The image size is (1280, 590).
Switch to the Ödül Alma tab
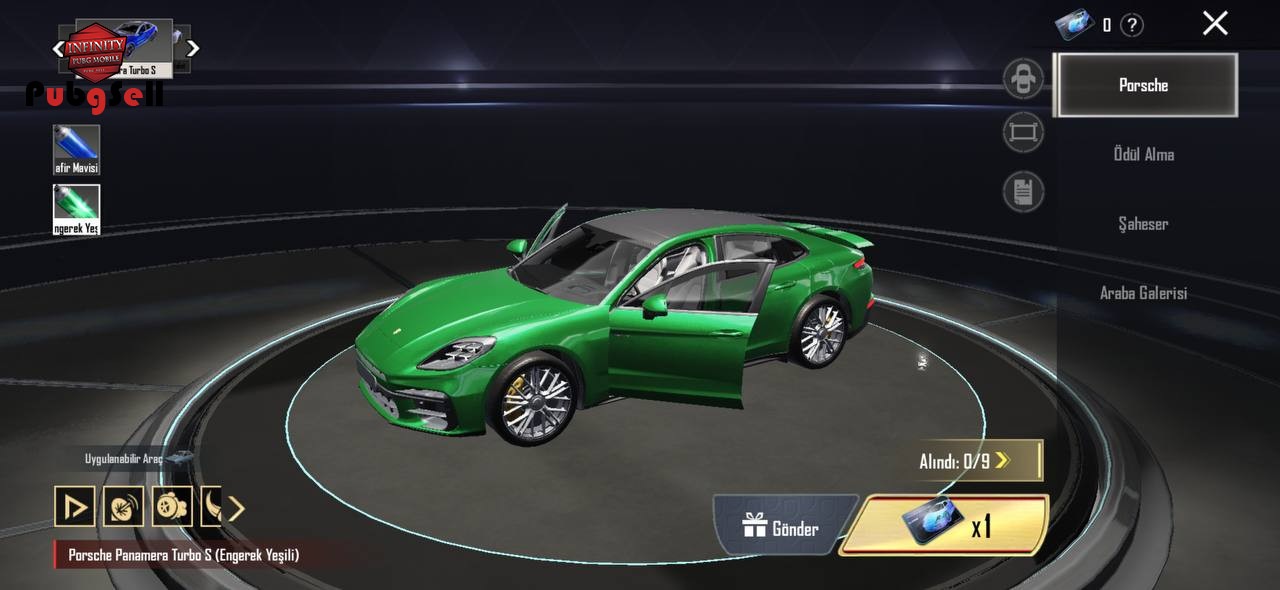tap(1144, 154)
